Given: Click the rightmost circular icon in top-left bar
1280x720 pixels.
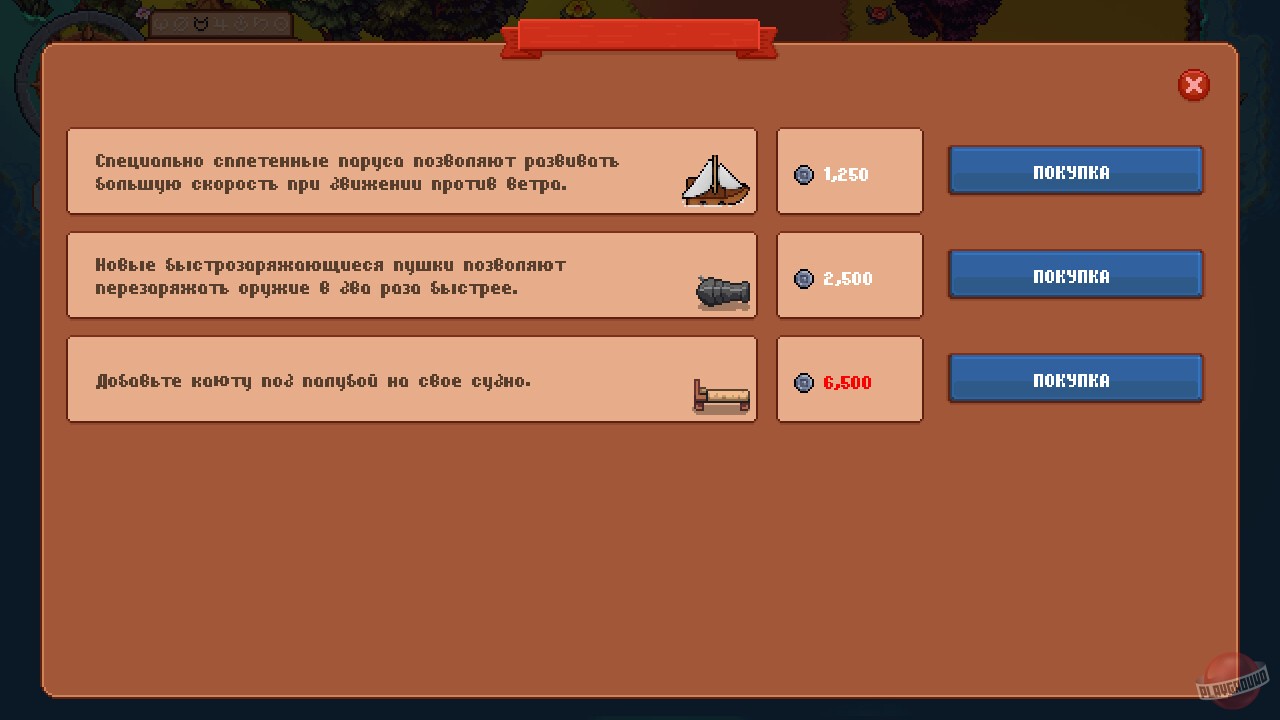Looking at the screenshot, I should tap(279, 25).
